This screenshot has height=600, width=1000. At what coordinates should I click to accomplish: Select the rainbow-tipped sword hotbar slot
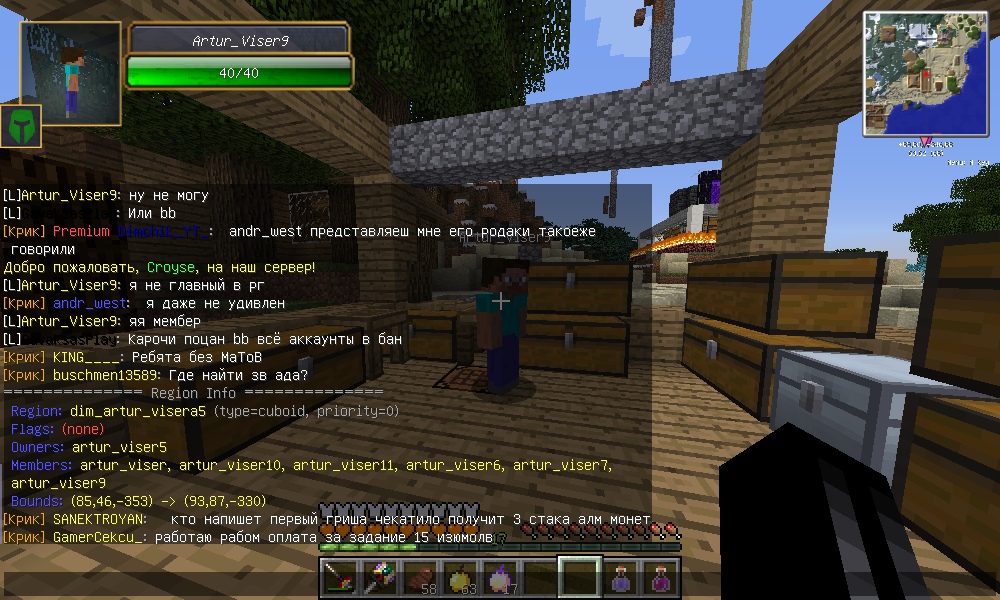tap(340, 578)
